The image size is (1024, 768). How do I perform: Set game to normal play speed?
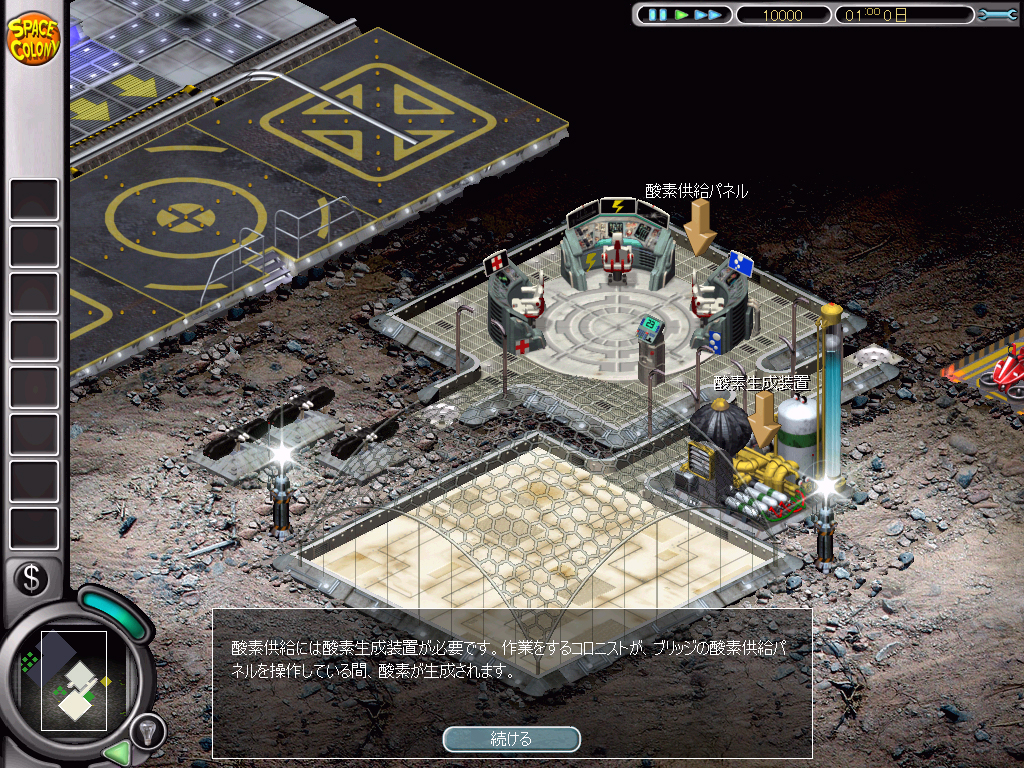(x=682, y=15)
